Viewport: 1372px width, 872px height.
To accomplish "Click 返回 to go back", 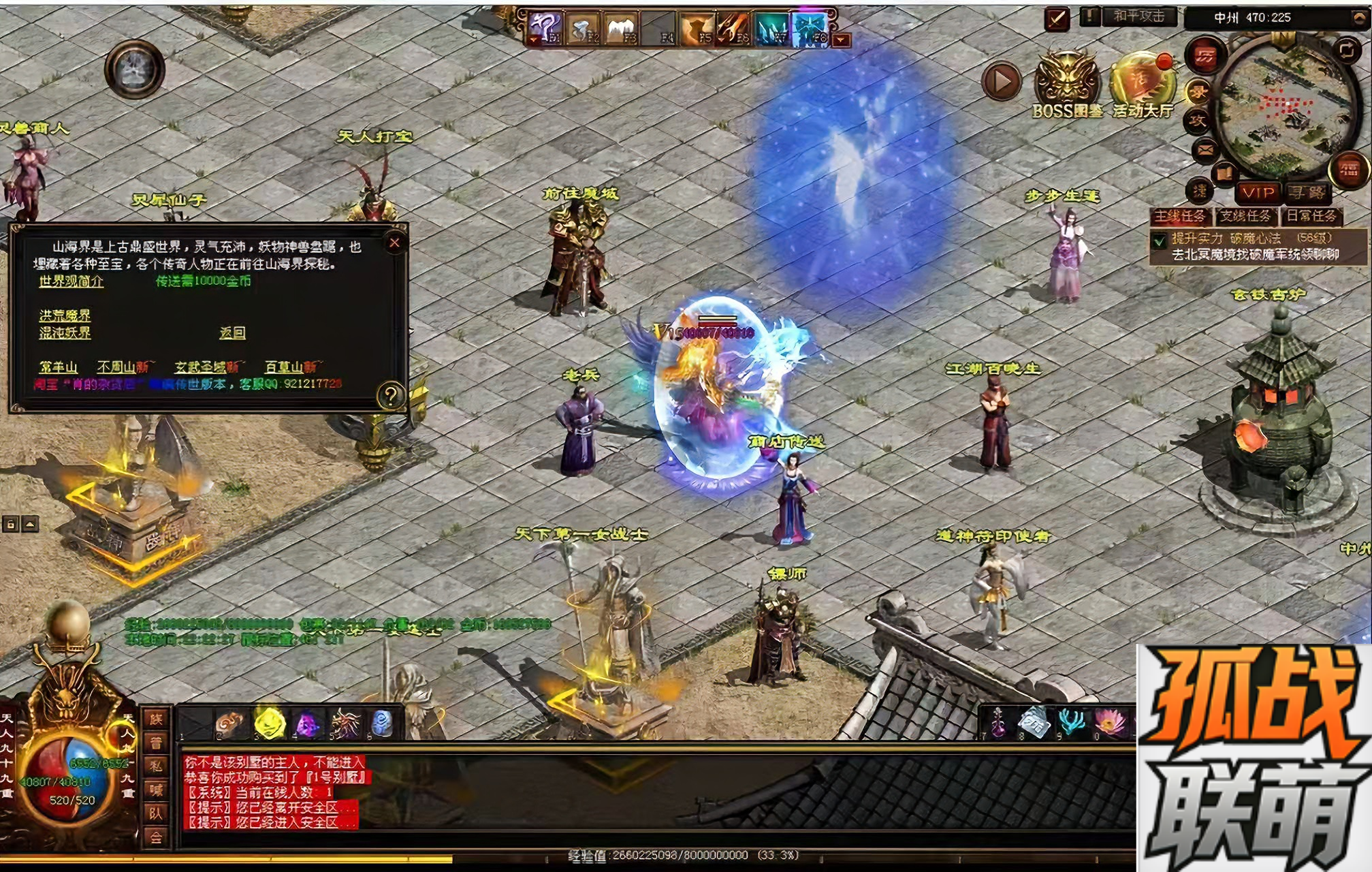I will [x=232, y=332].
